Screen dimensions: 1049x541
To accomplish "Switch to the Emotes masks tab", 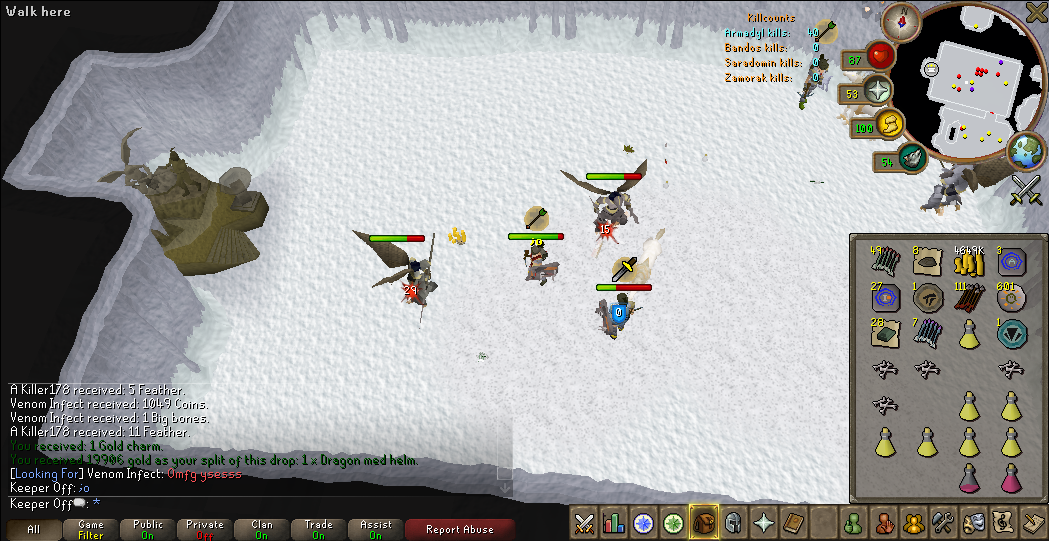I will click(x=972, y=522).
